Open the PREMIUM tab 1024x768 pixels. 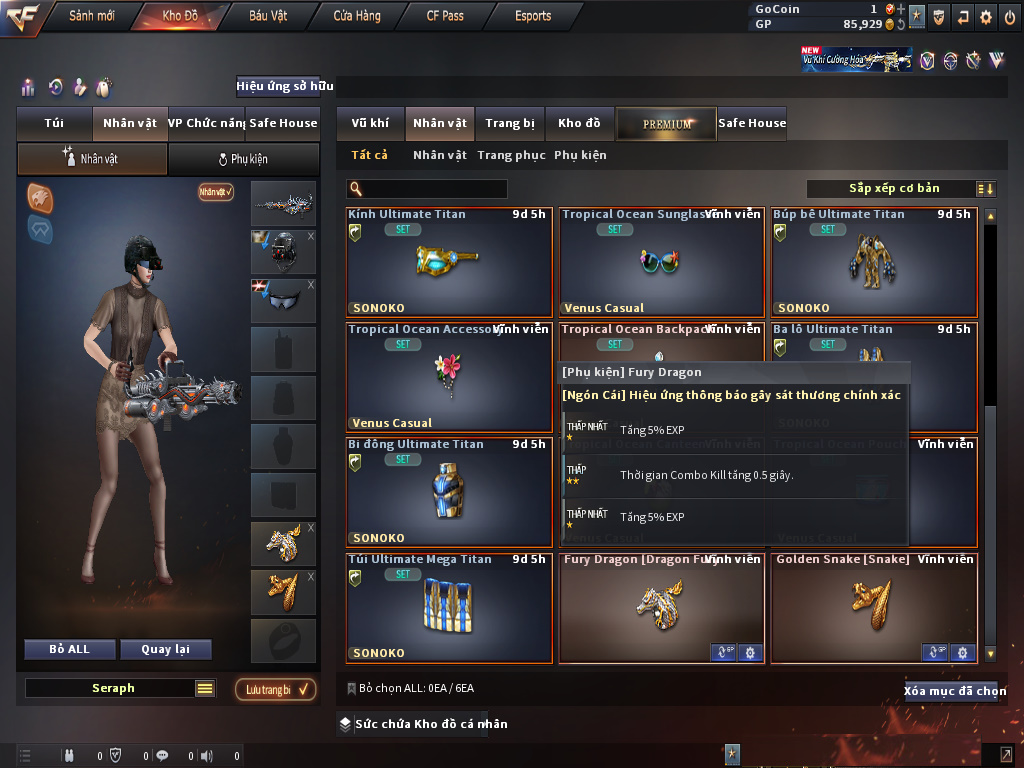click(666, 123)
